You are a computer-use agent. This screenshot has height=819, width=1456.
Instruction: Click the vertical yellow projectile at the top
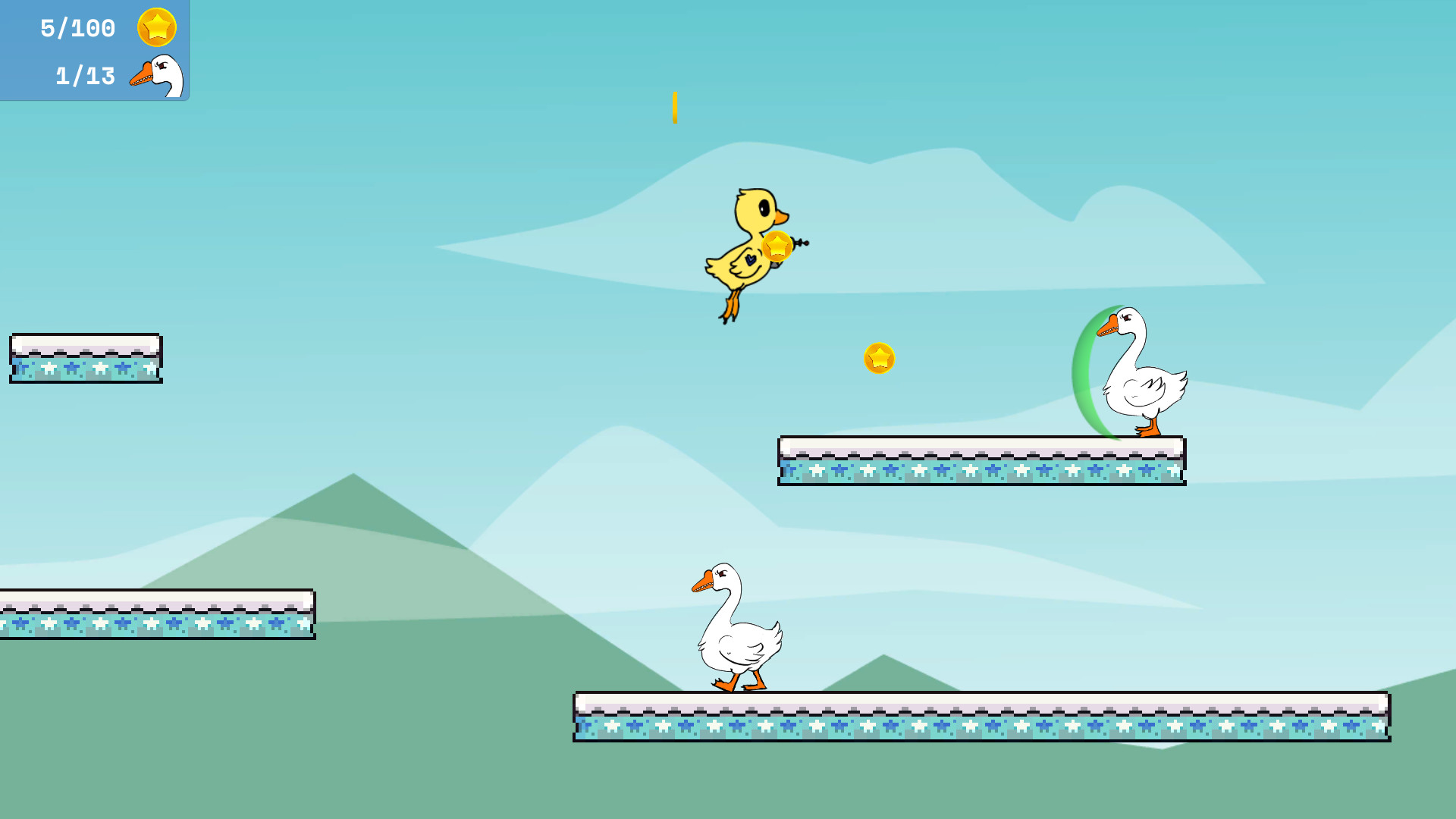point(673,107)
